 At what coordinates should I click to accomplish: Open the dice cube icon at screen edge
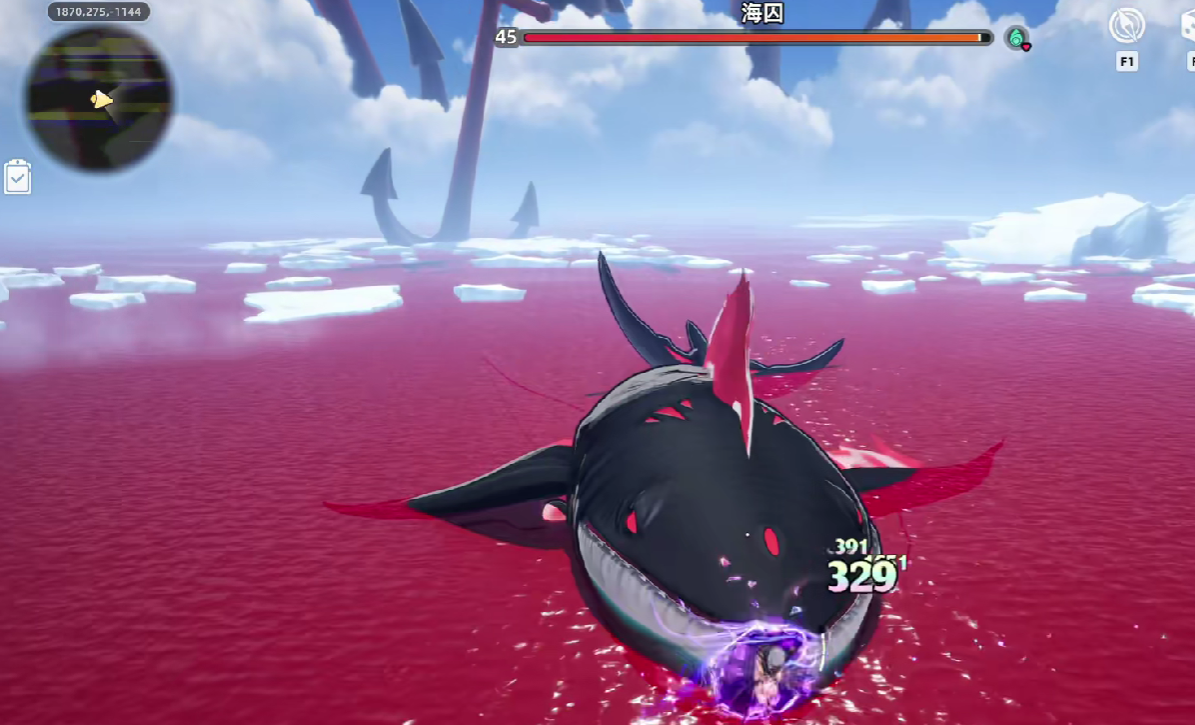(x=1188, y=27)
